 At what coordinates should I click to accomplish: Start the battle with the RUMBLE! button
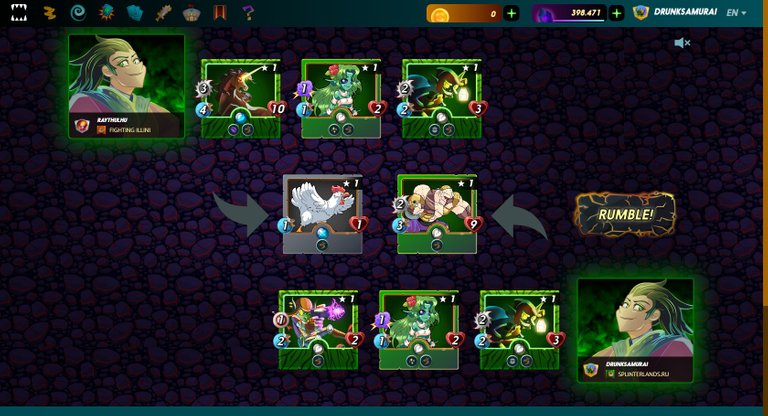point(625,214)
